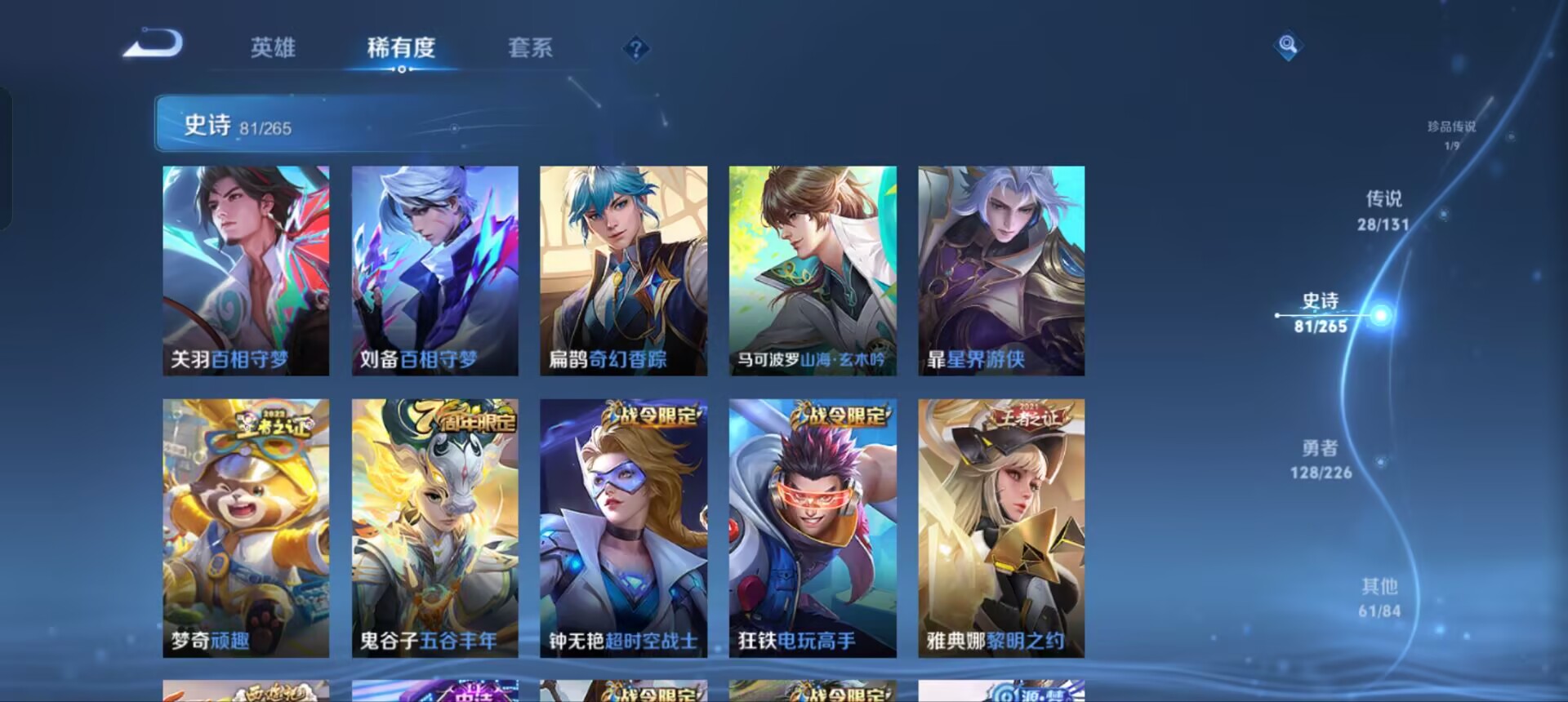Open the 传说 rarity category
Screen dimensions: 1568x702
coord(1382,208)
